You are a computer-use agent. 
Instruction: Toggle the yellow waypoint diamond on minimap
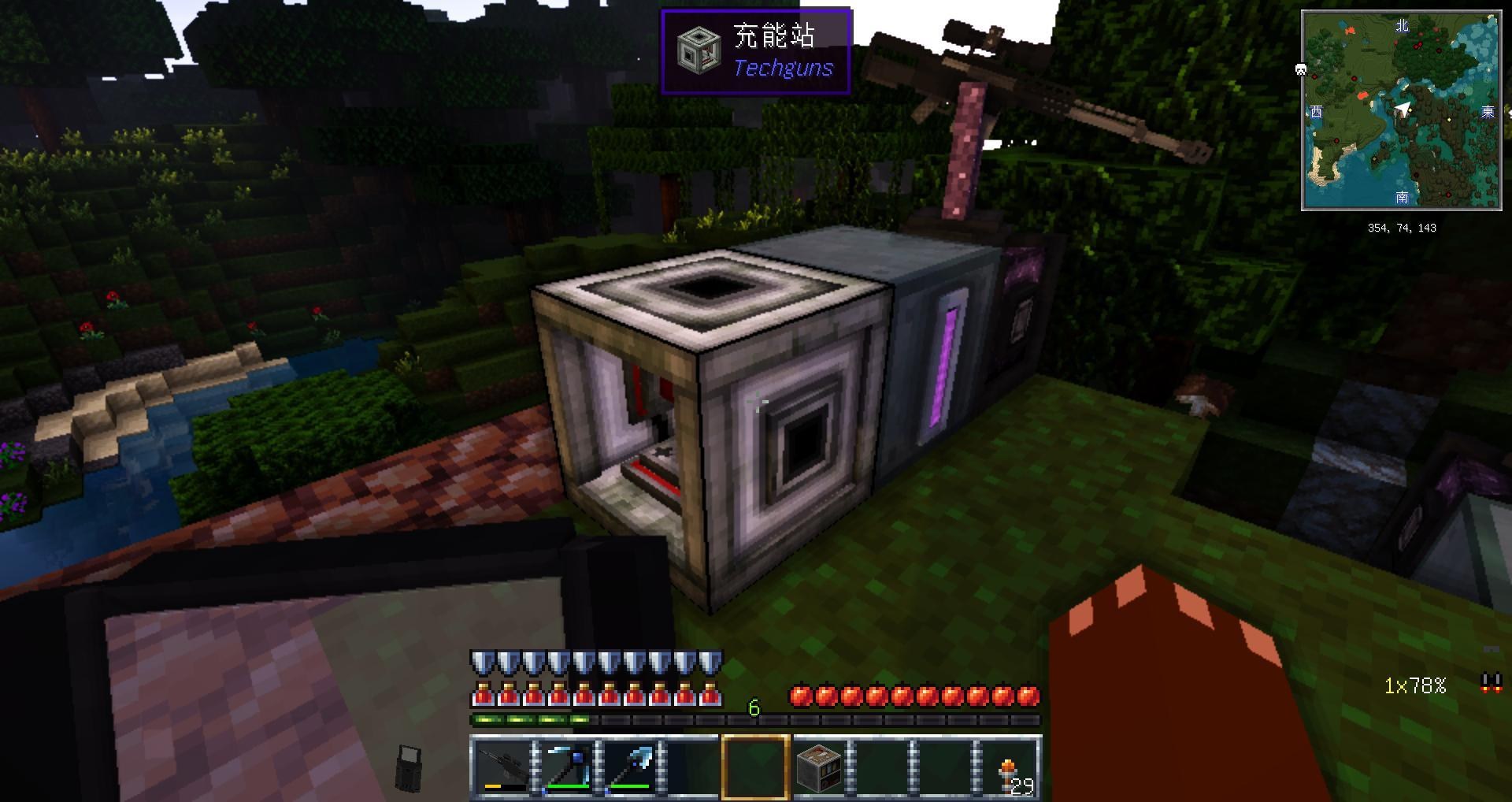click(x=1449, y=120)
